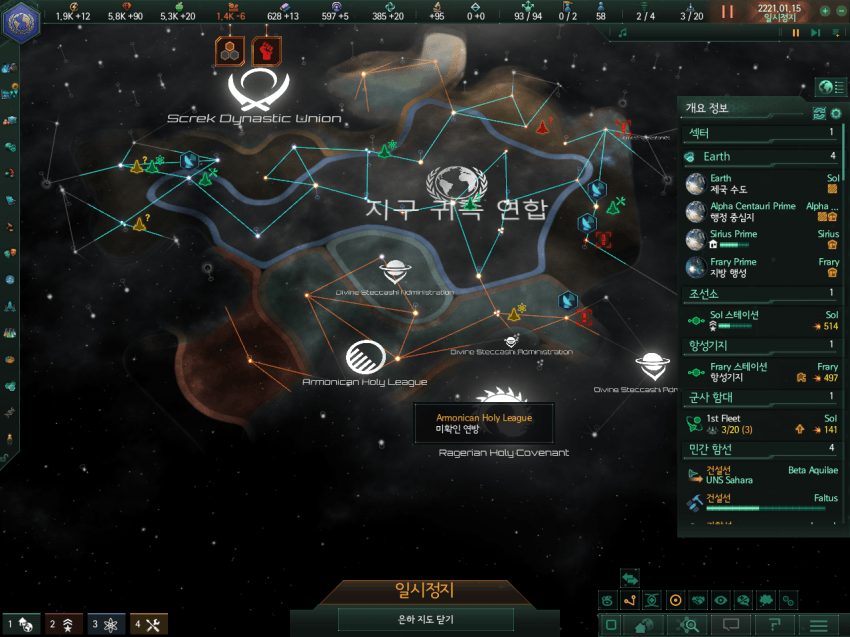850x637 pixels.
Task: Open outliner settings gear icon
Action: pos(836,112)
